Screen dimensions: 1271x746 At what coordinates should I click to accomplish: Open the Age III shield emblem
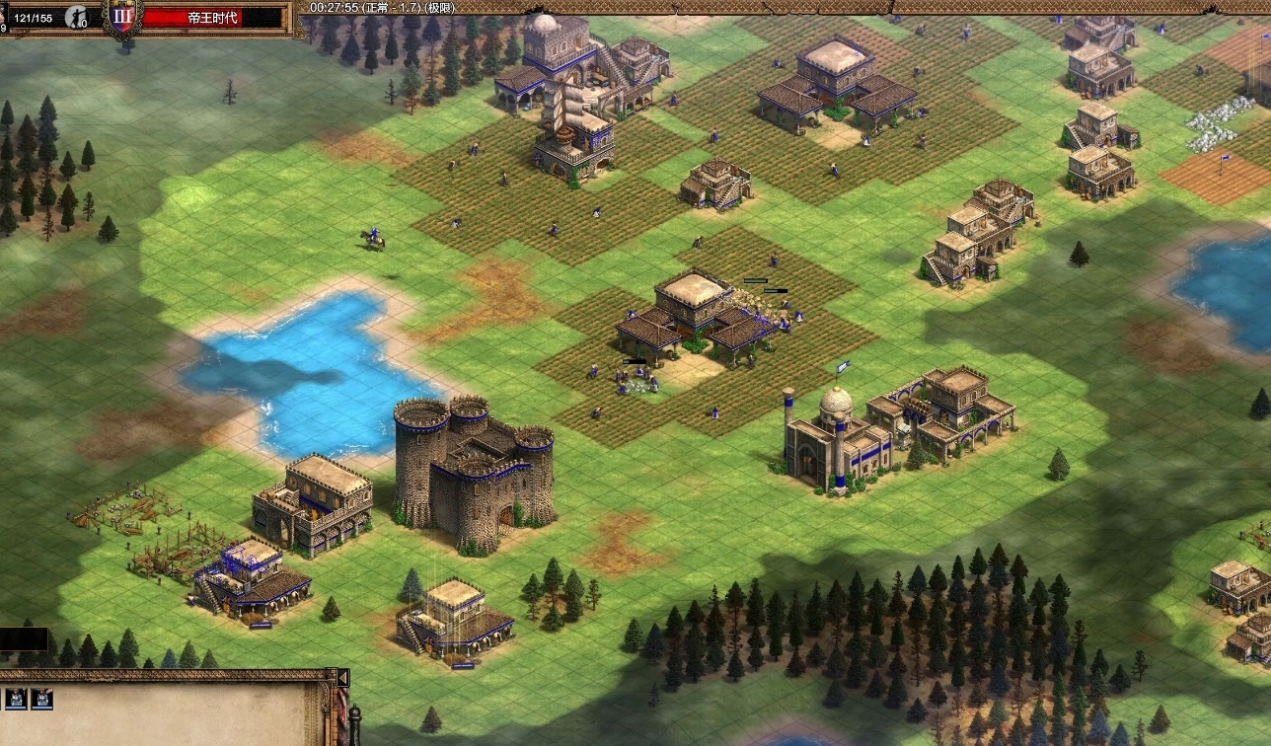click(x=123, y=16)
